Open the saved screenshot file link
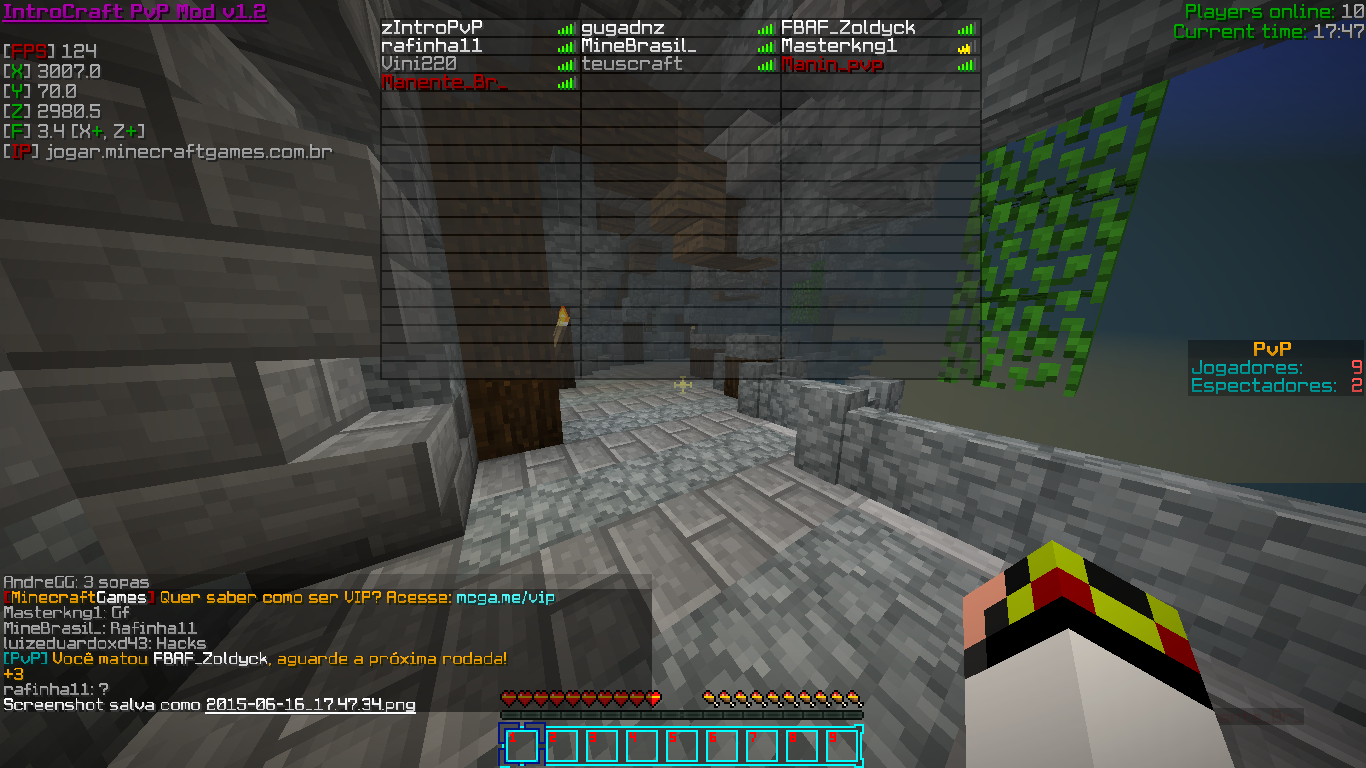1366x768 pixels. point(310,705)
